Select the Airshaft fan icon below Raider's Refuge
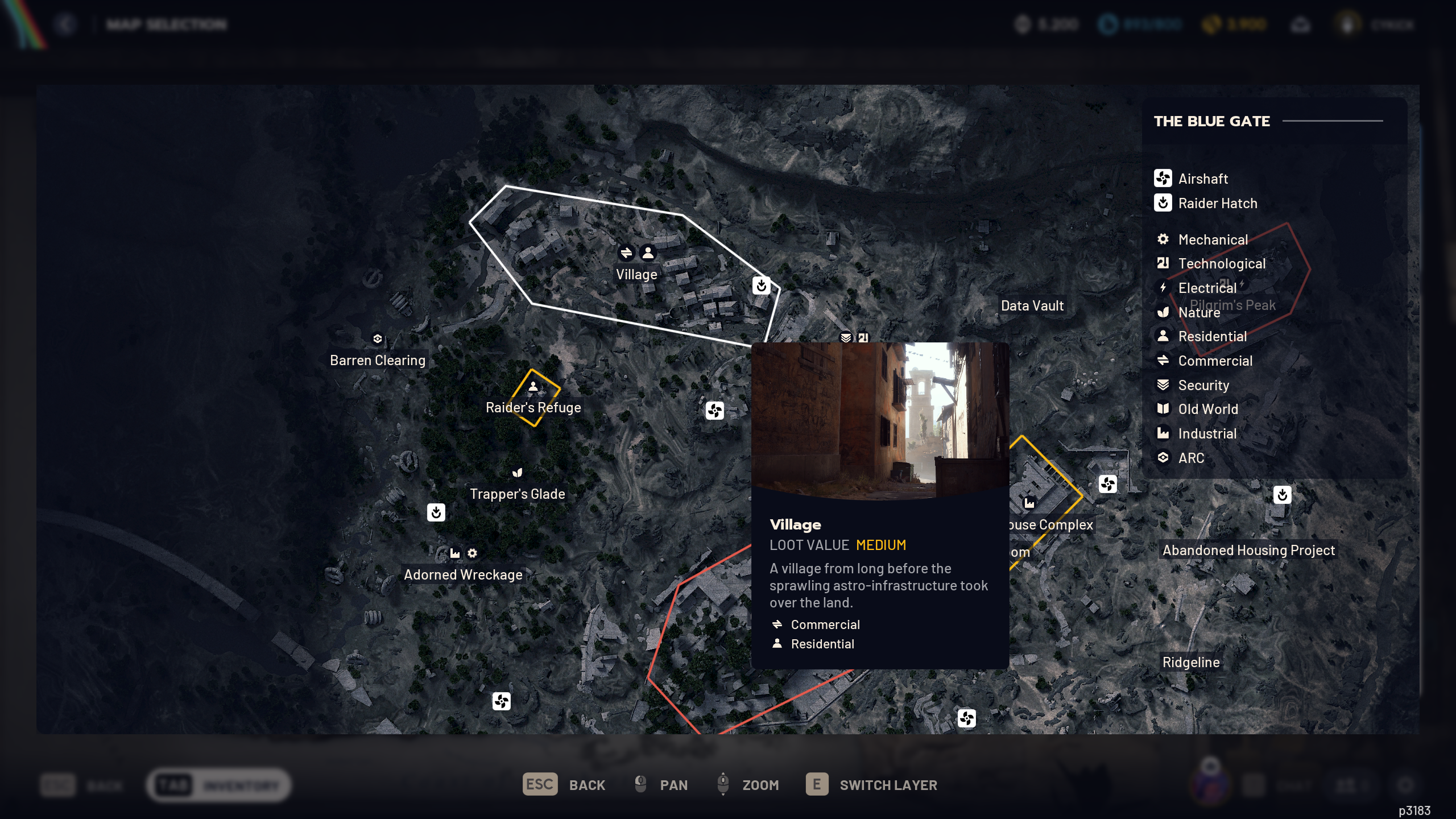The width and height of the screenshot is (1456, 819). click(x=715, y=409)
